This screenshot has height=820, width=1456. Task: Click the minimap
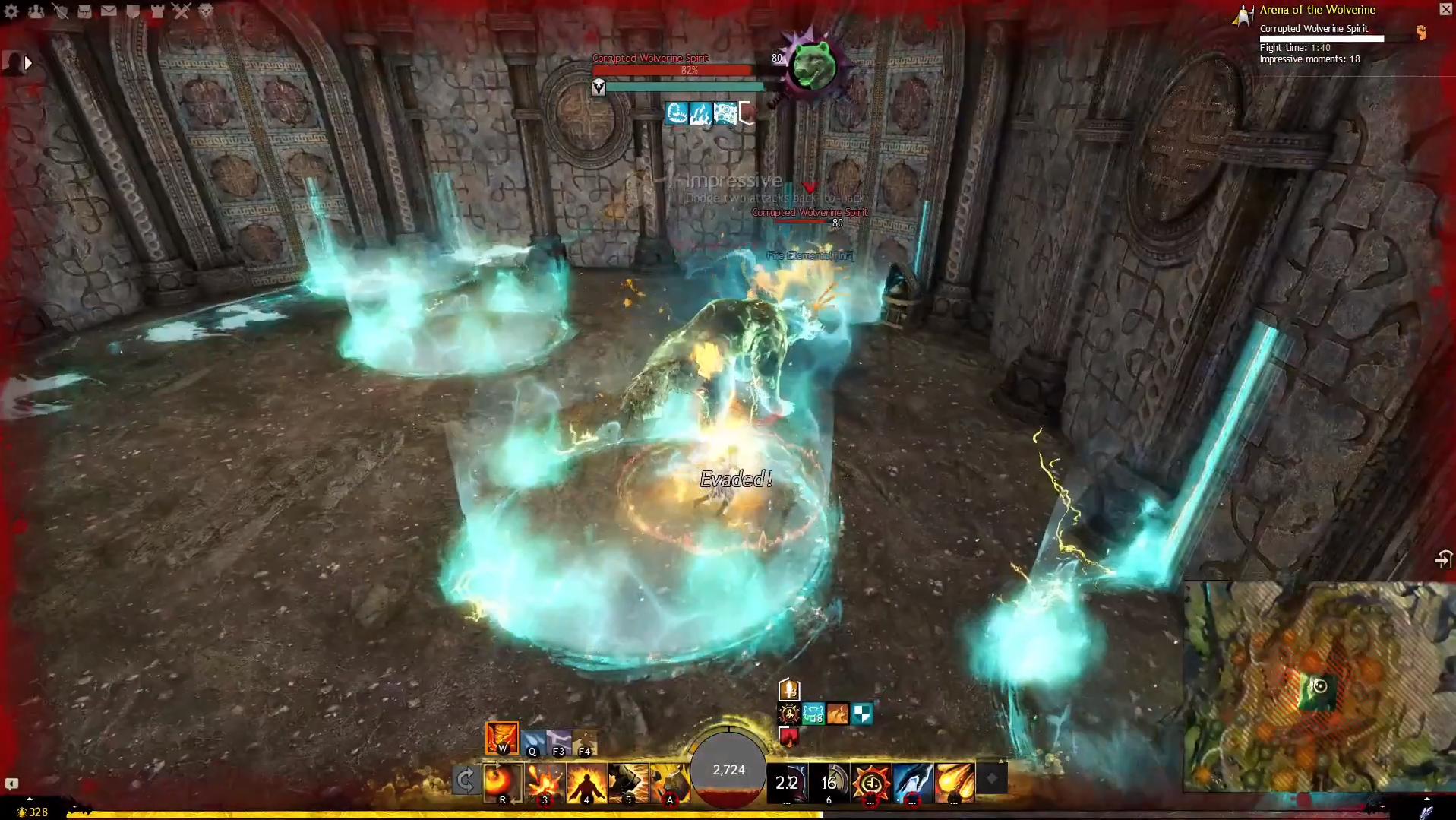pos(1319,686)
